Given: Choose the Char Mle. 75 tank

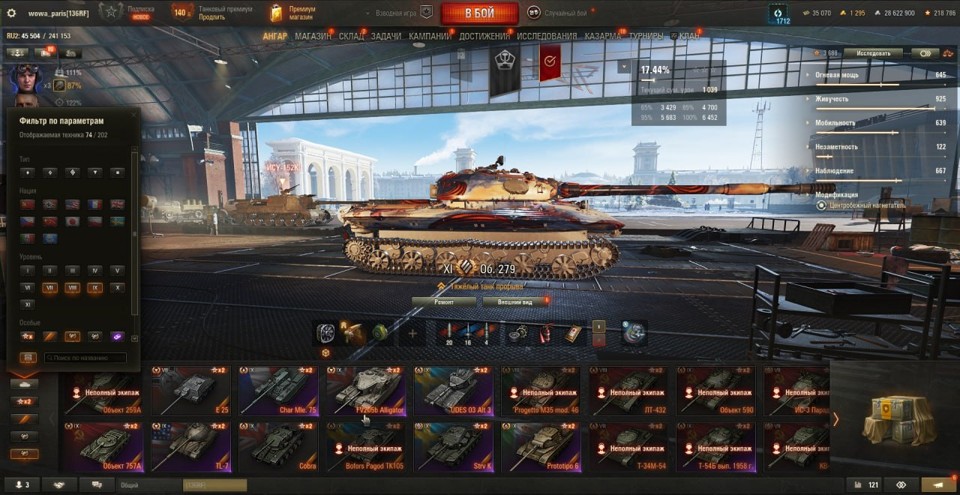Looking at the screenshot, I should 279,391.
